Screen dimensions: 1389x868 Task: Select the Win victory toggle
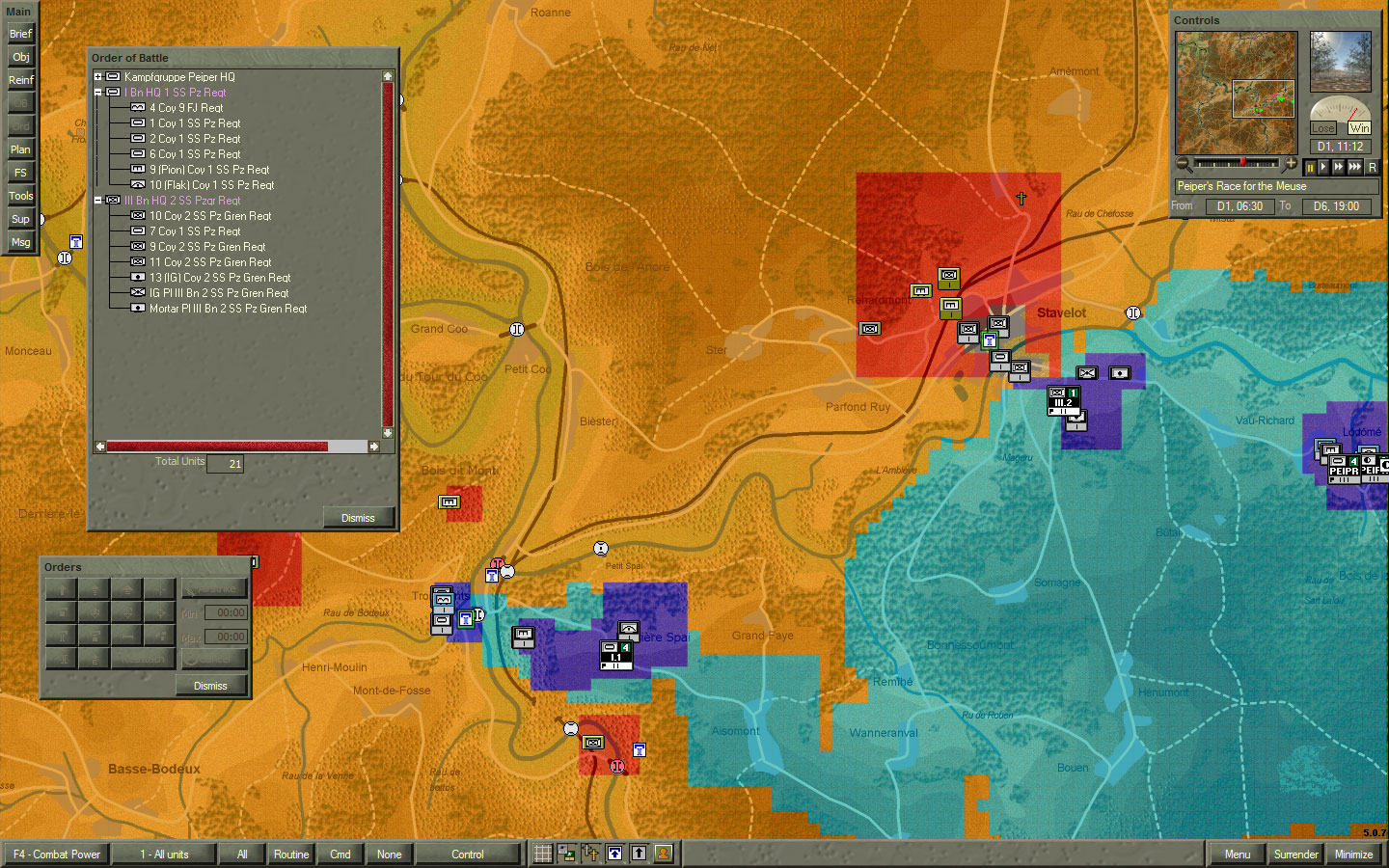[x=1357, y=127]
